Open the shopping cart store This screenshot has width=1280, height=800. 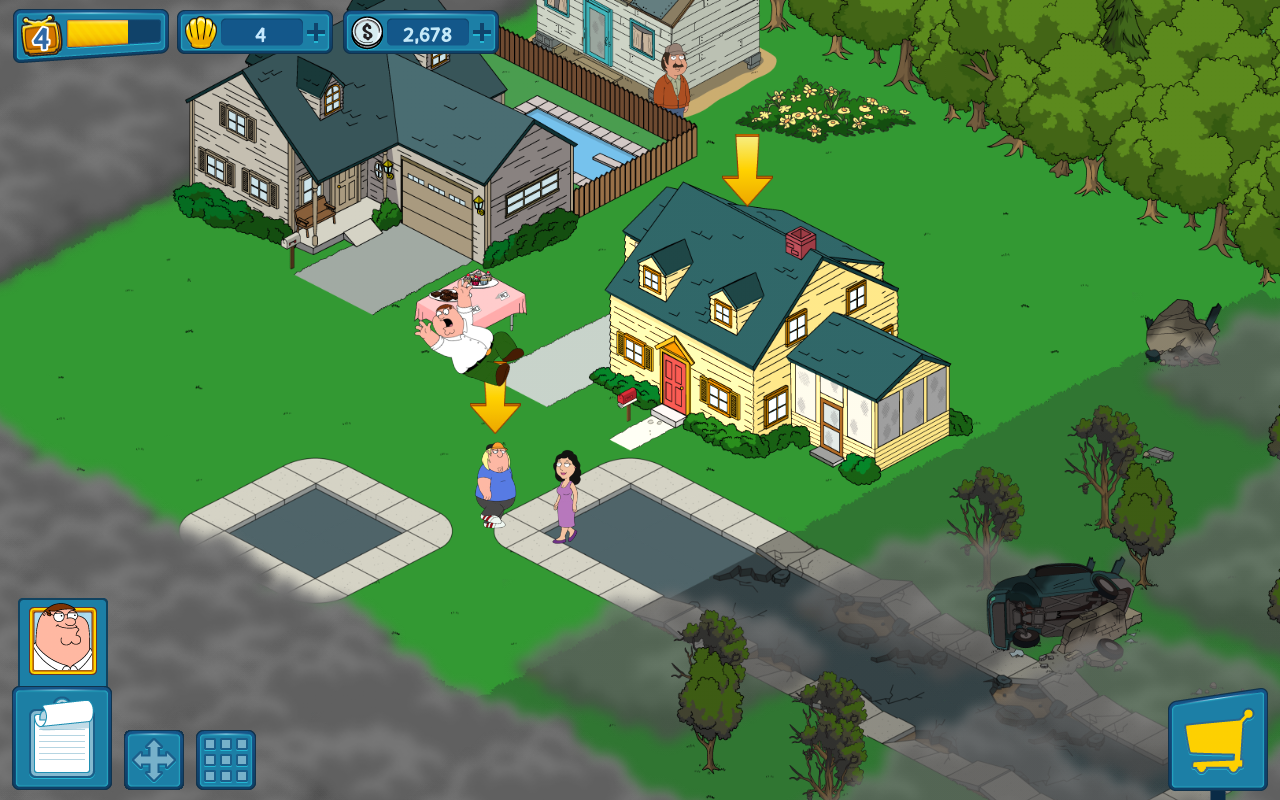point(1217,741)
